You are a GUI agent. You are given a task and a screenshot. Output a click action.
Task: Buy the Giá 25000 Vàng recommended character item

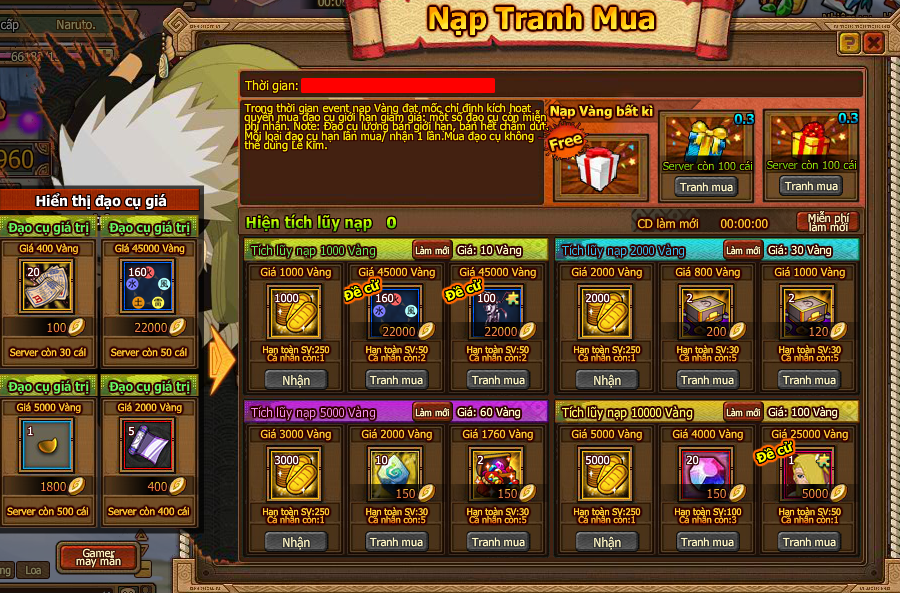pos(809,542)
